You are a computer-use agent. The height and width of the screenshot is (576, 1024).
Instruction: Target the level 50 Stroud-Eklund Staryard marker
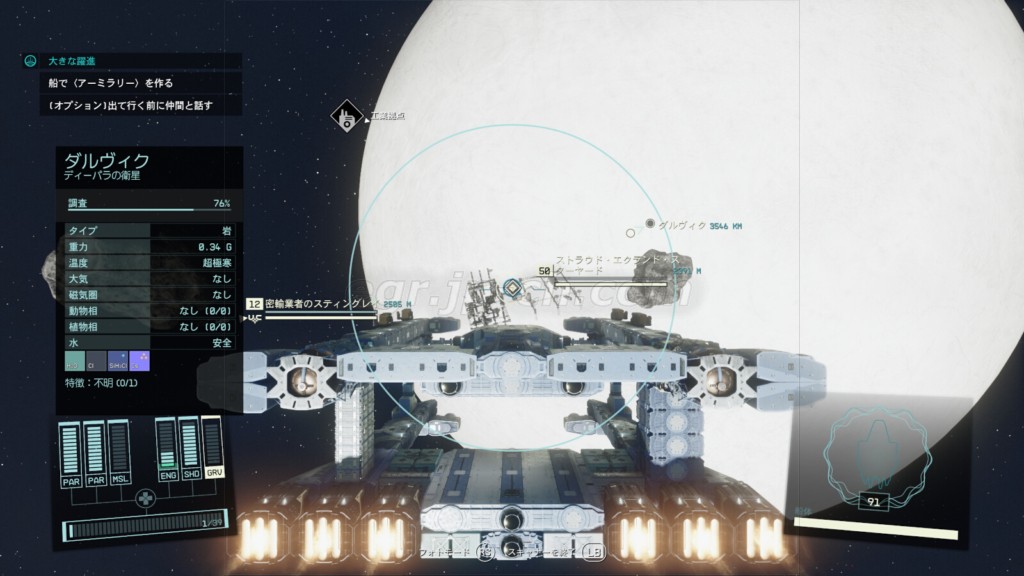click(x=545, y=270)
